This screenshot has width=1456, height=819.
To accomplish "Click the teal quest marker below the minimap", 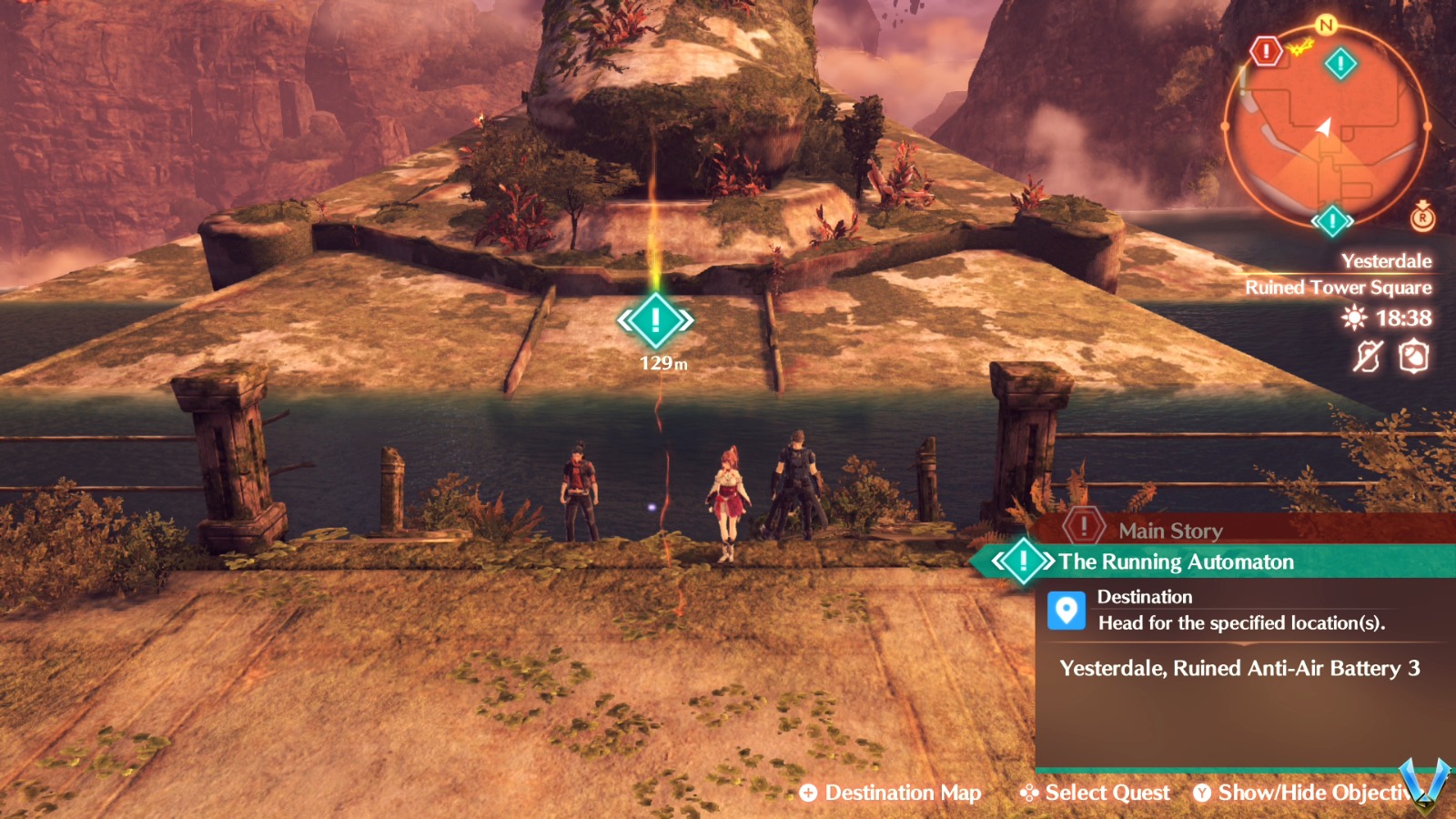I will tap(1332, 218).
